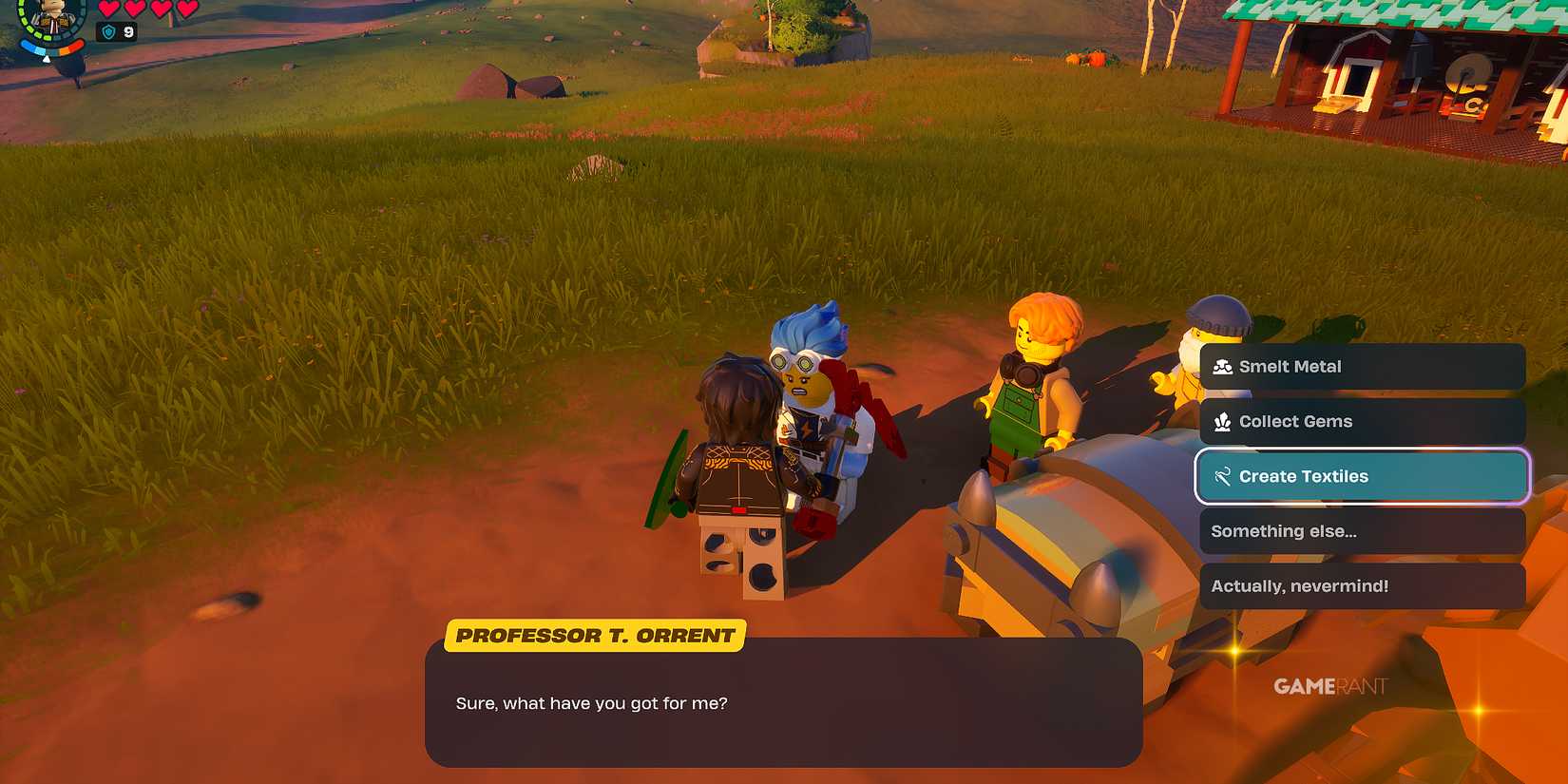
Task: Click the Collect Gems crystal icon
Action: click(1224, 421)
